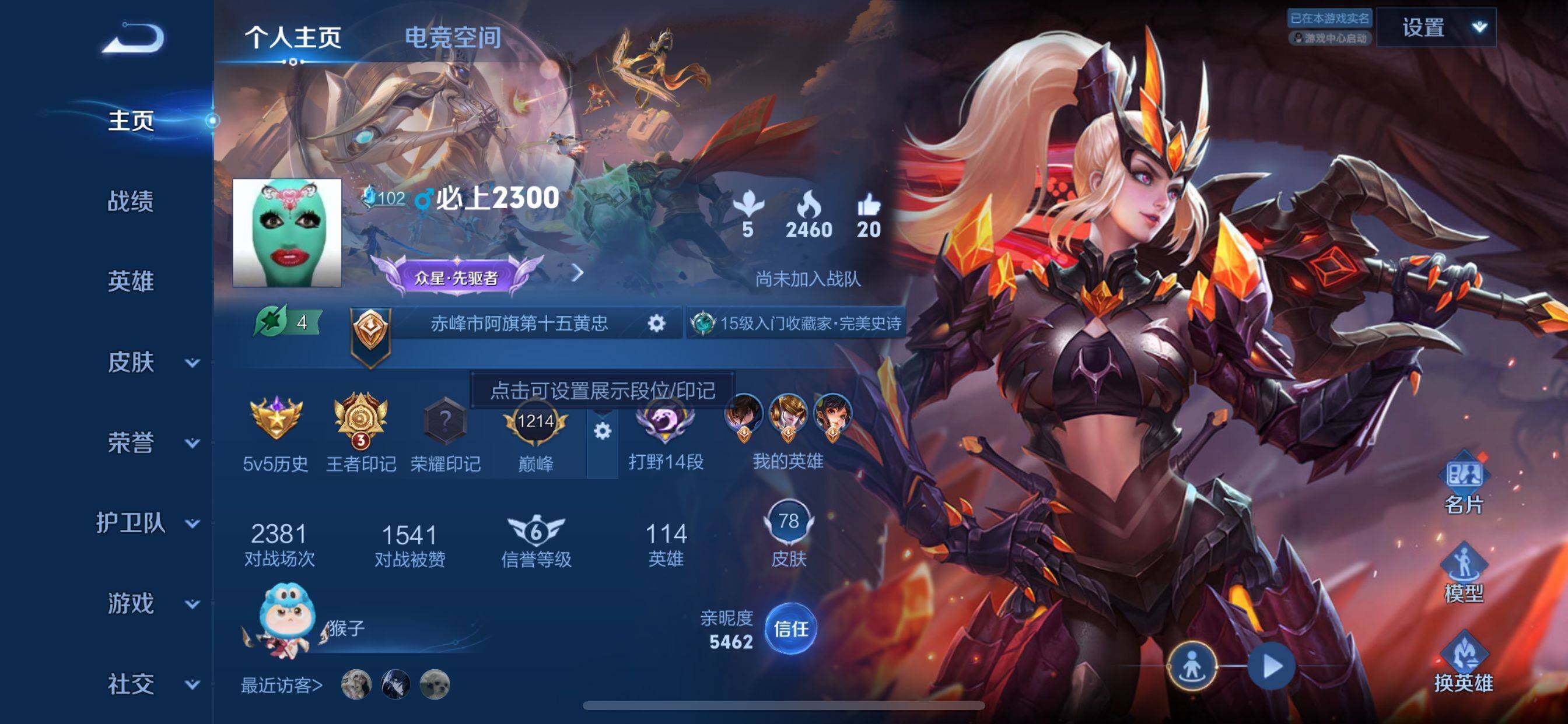1568x724 pixels.
Task: Open the 最近访客 recent visitors list
Action: [281, 686]
